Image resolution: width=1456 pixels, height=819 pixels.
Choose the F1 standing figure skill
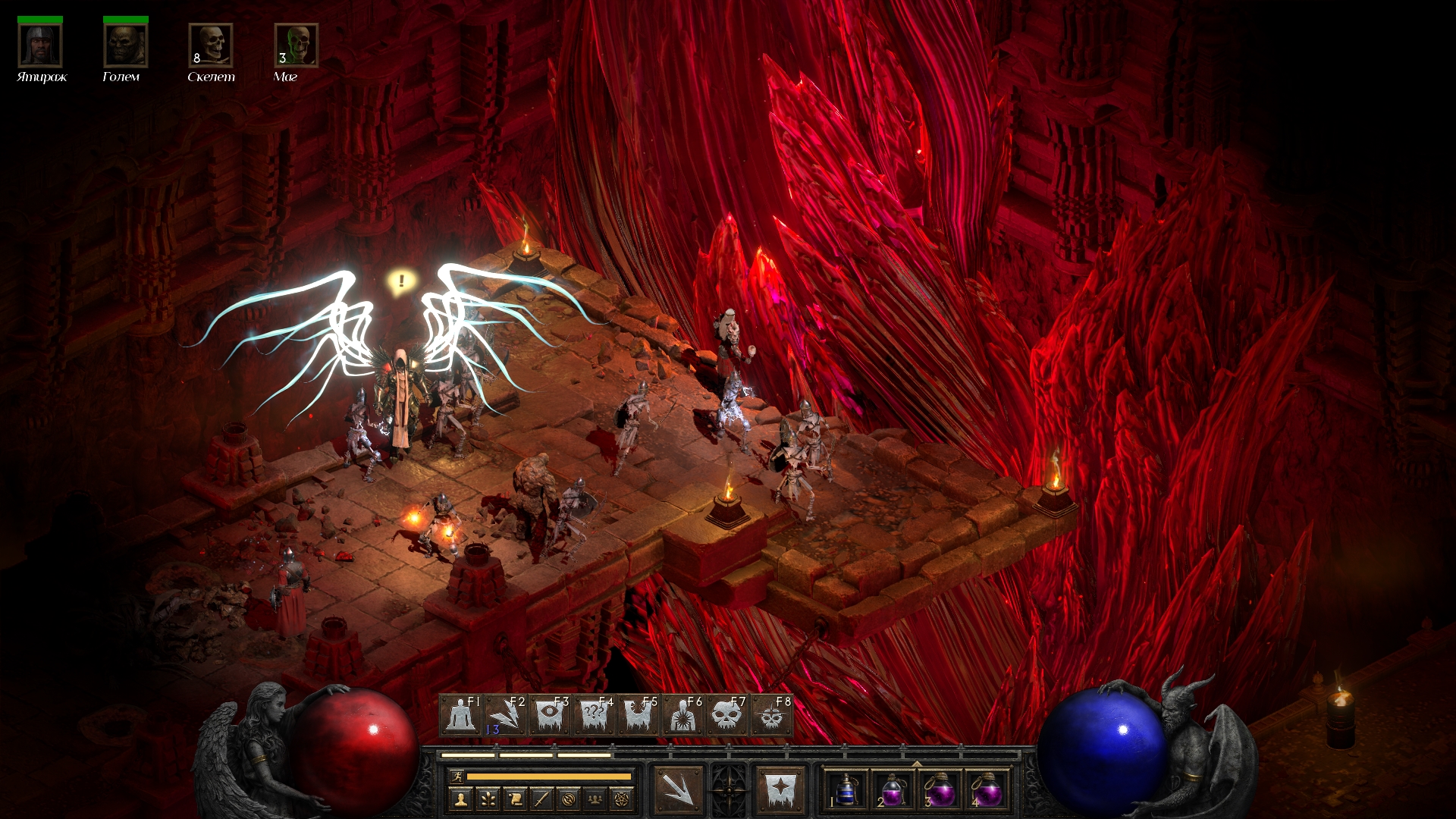coord(460,715)
